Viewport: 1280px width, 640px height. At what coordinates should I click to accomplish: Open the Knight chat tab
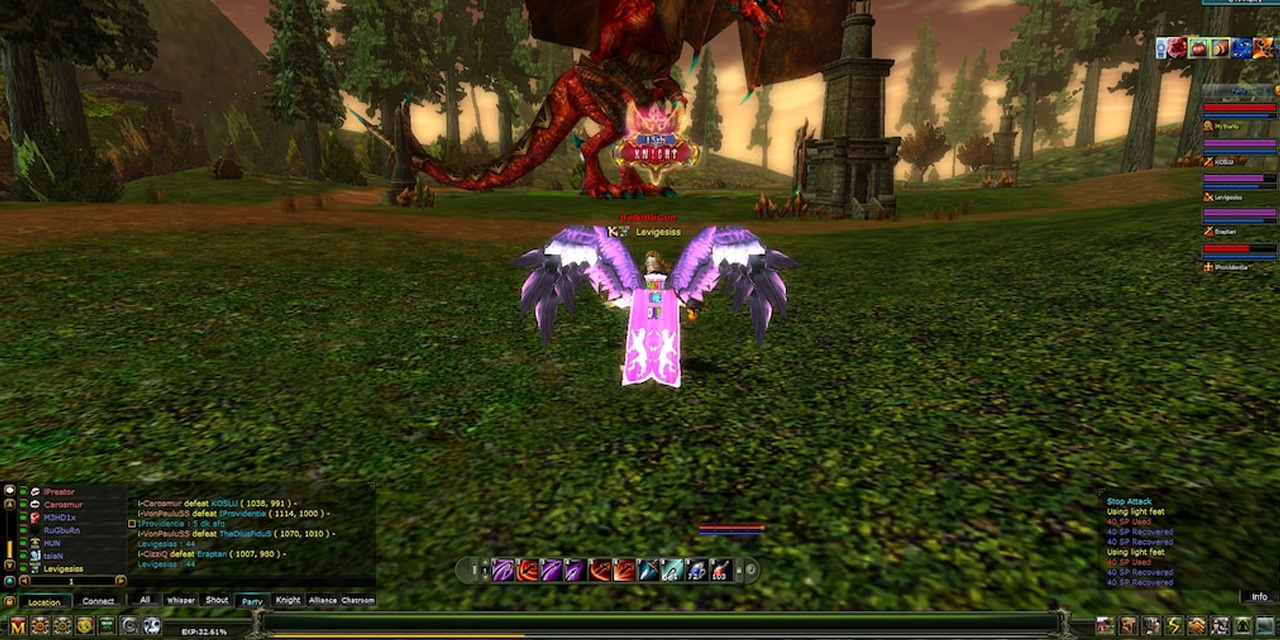pos(288,600)
